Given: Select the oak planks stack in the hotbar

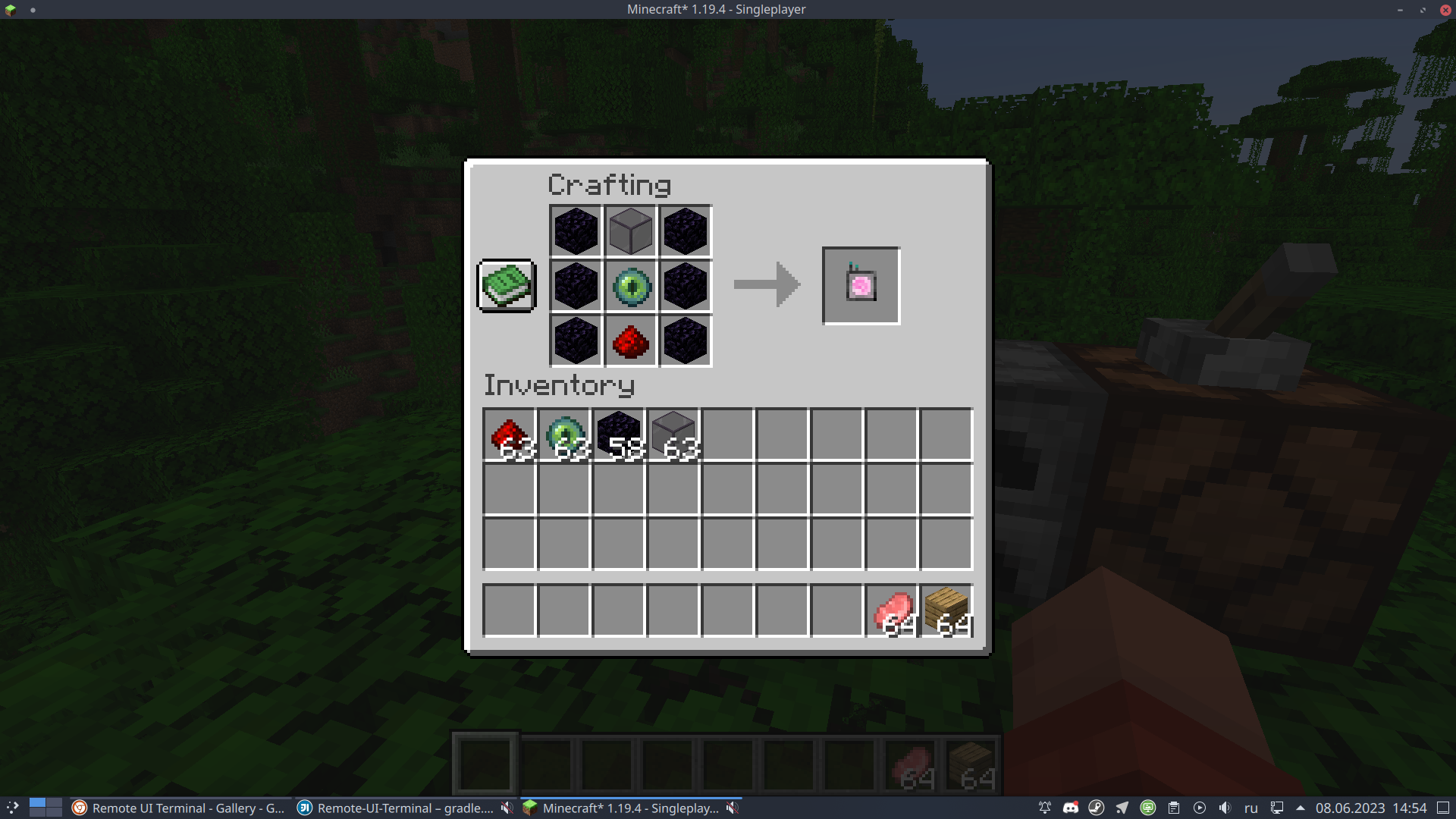Looking at the screenshot, I should (946, 610).
